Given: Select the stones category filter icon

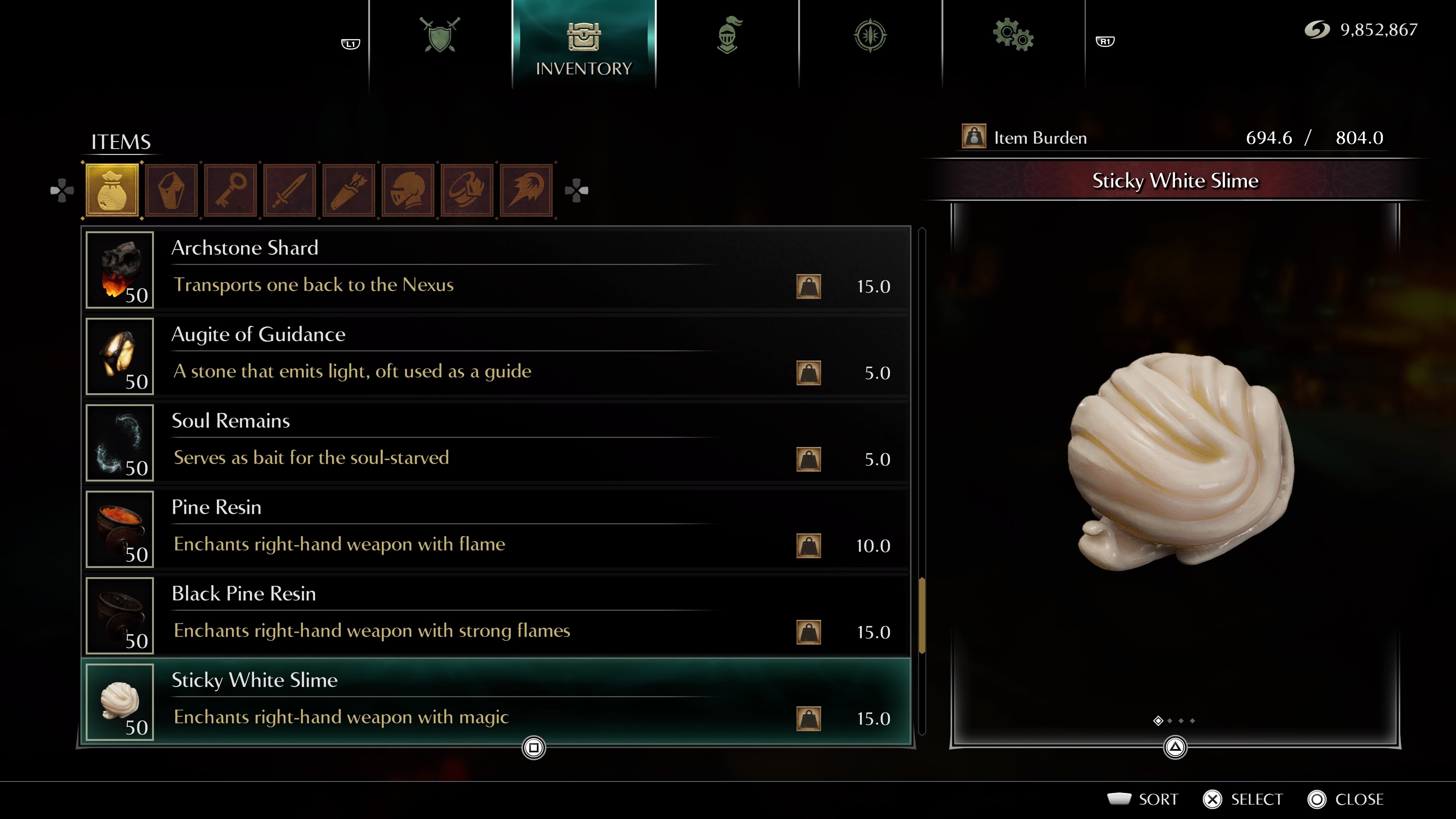Looking at the screenshot, I should click(171, 189).
